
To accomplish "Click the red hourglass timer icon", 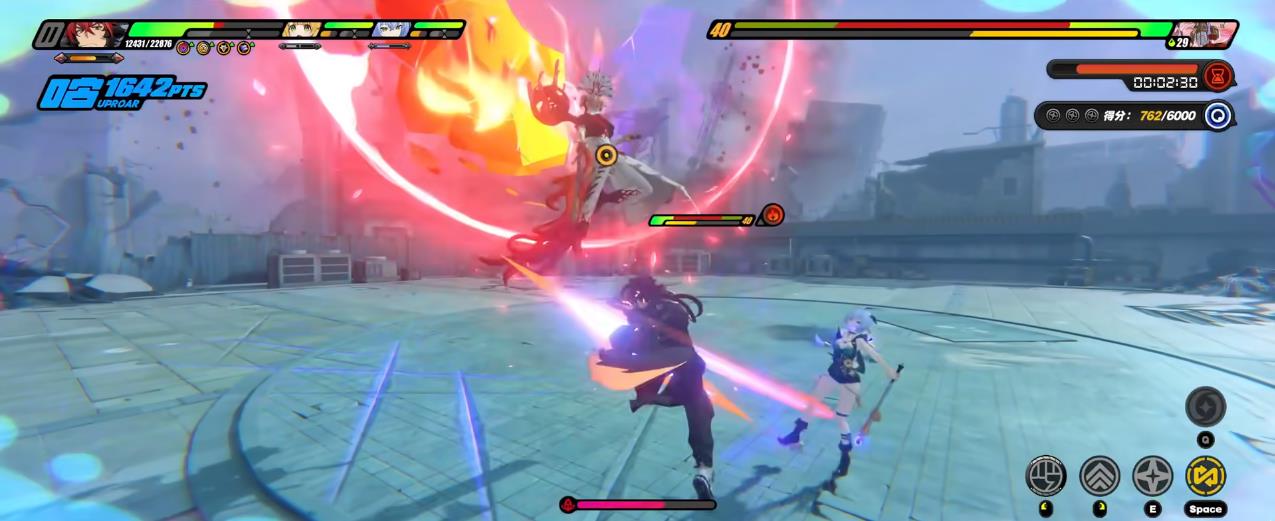I will pos(1217,75).
